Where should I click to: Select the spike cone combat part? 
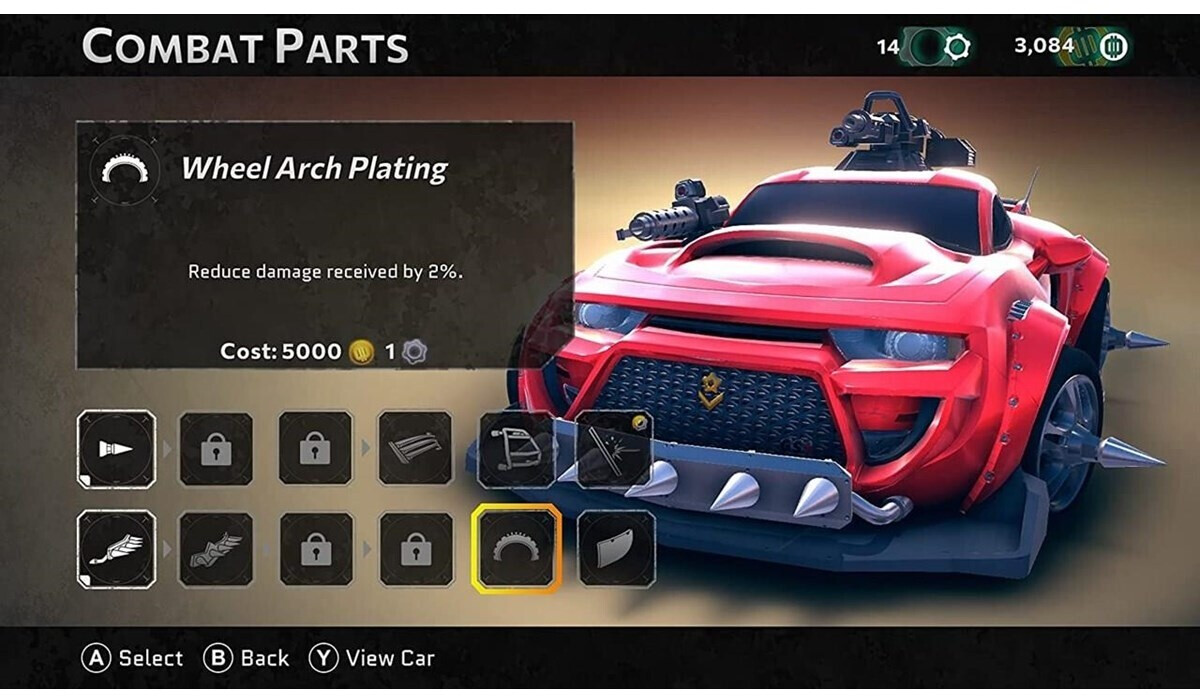(116, 449)
